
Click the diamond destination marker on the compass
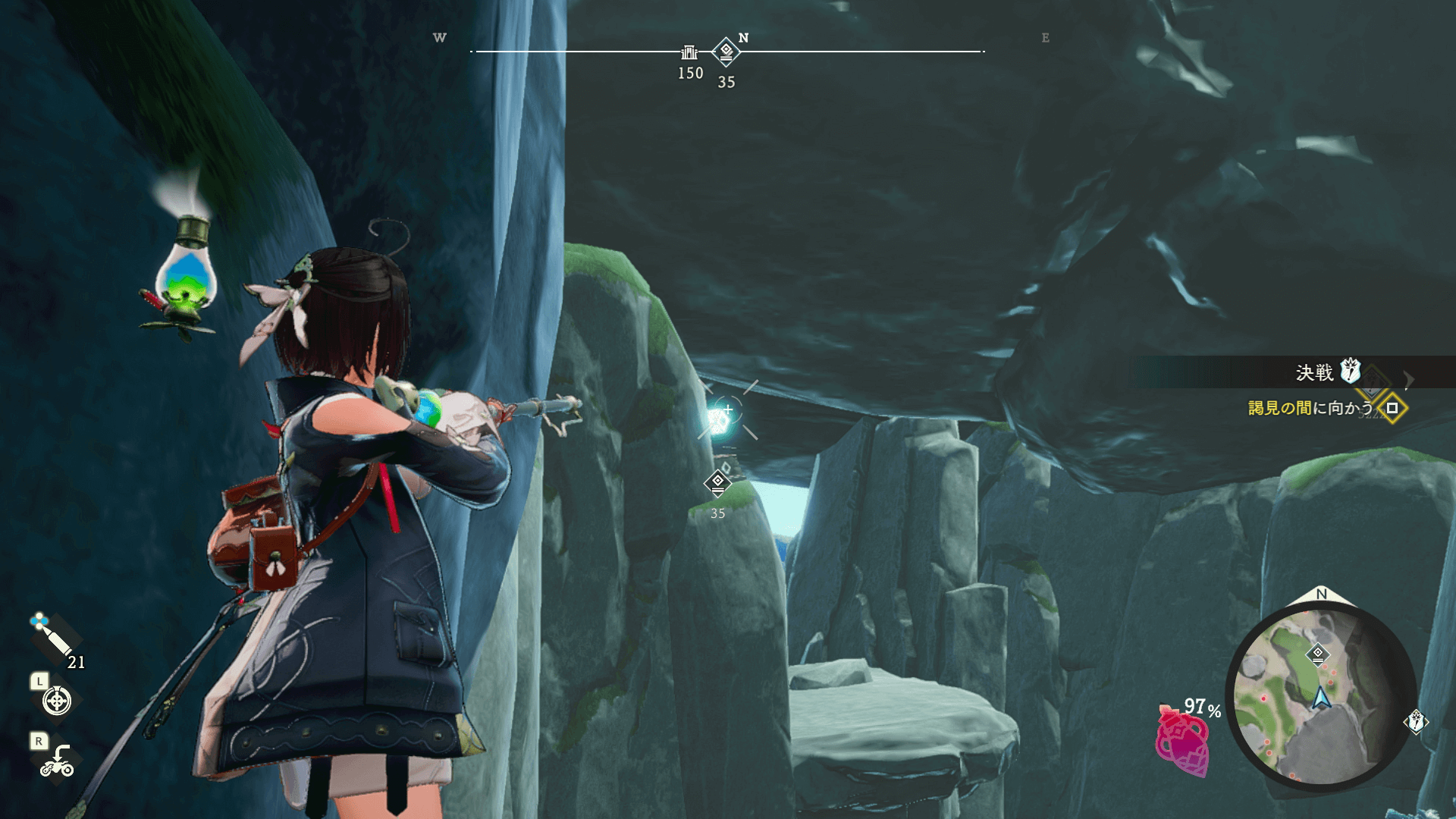(726, 52)
